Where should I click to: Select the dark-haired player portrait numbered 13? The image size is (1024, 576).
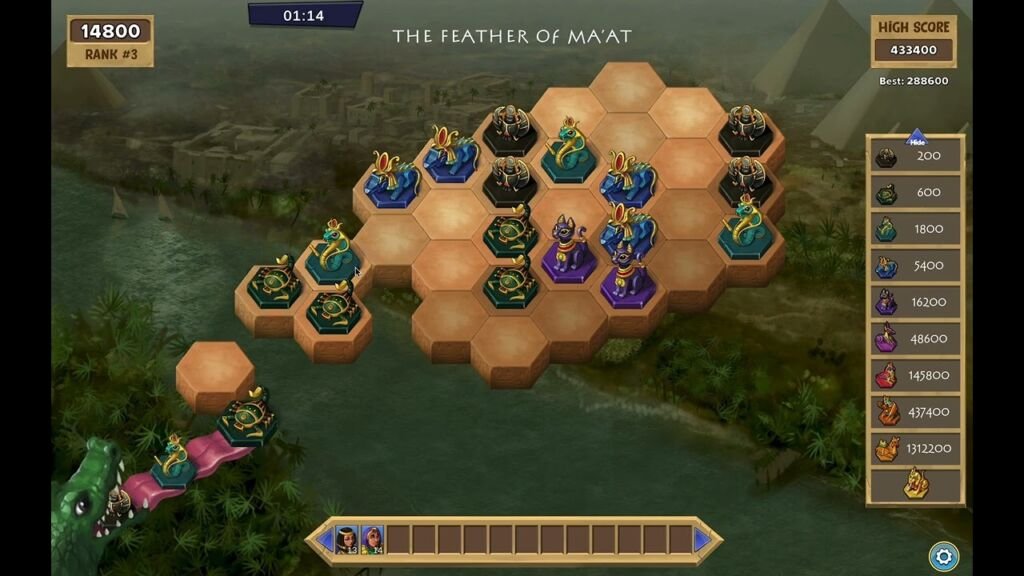click(347, 540)
